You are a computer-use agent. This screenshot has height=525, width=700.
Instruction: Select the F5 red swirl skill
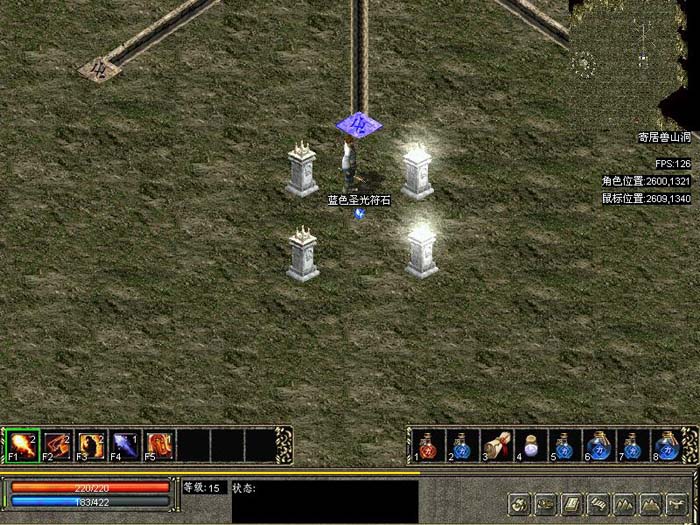[160, 443]
